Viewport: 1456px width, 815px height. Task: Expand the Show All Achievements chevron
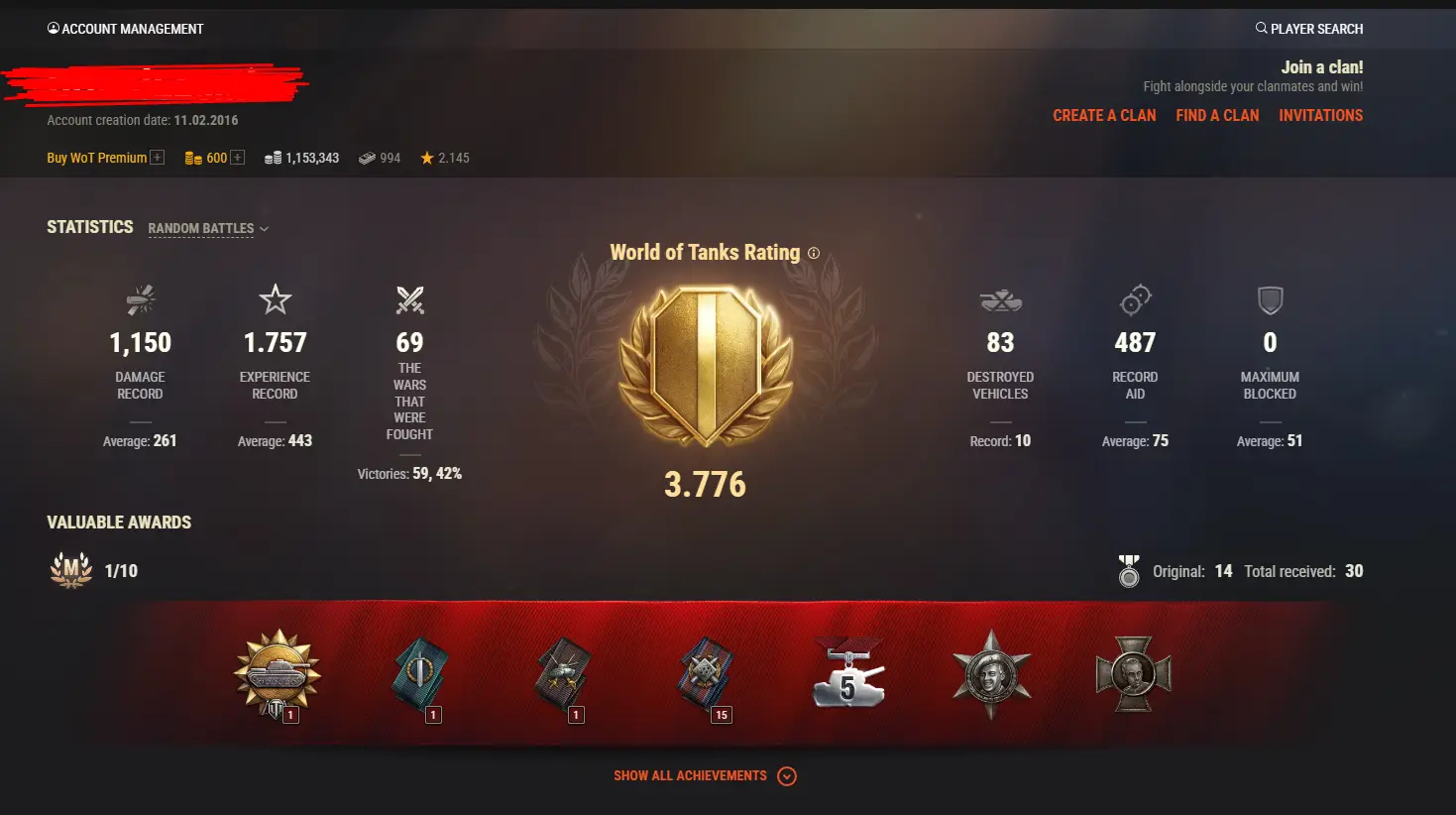[786, 776]
